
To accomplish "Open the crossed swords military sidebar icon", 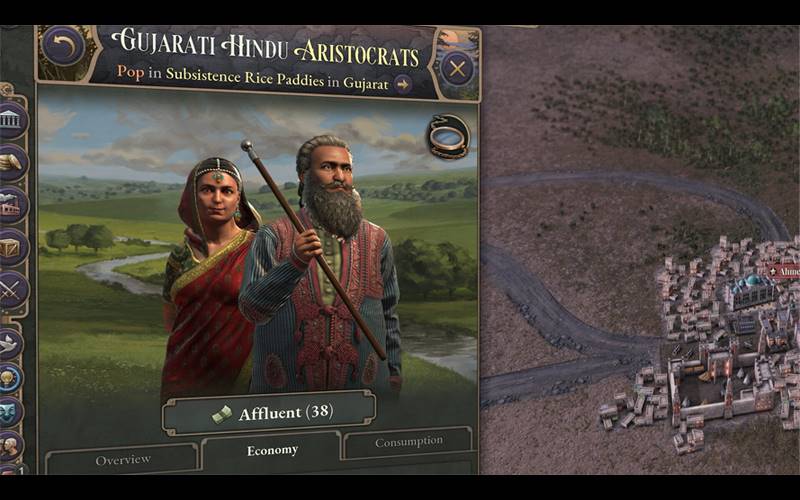I will click(11, 290).
